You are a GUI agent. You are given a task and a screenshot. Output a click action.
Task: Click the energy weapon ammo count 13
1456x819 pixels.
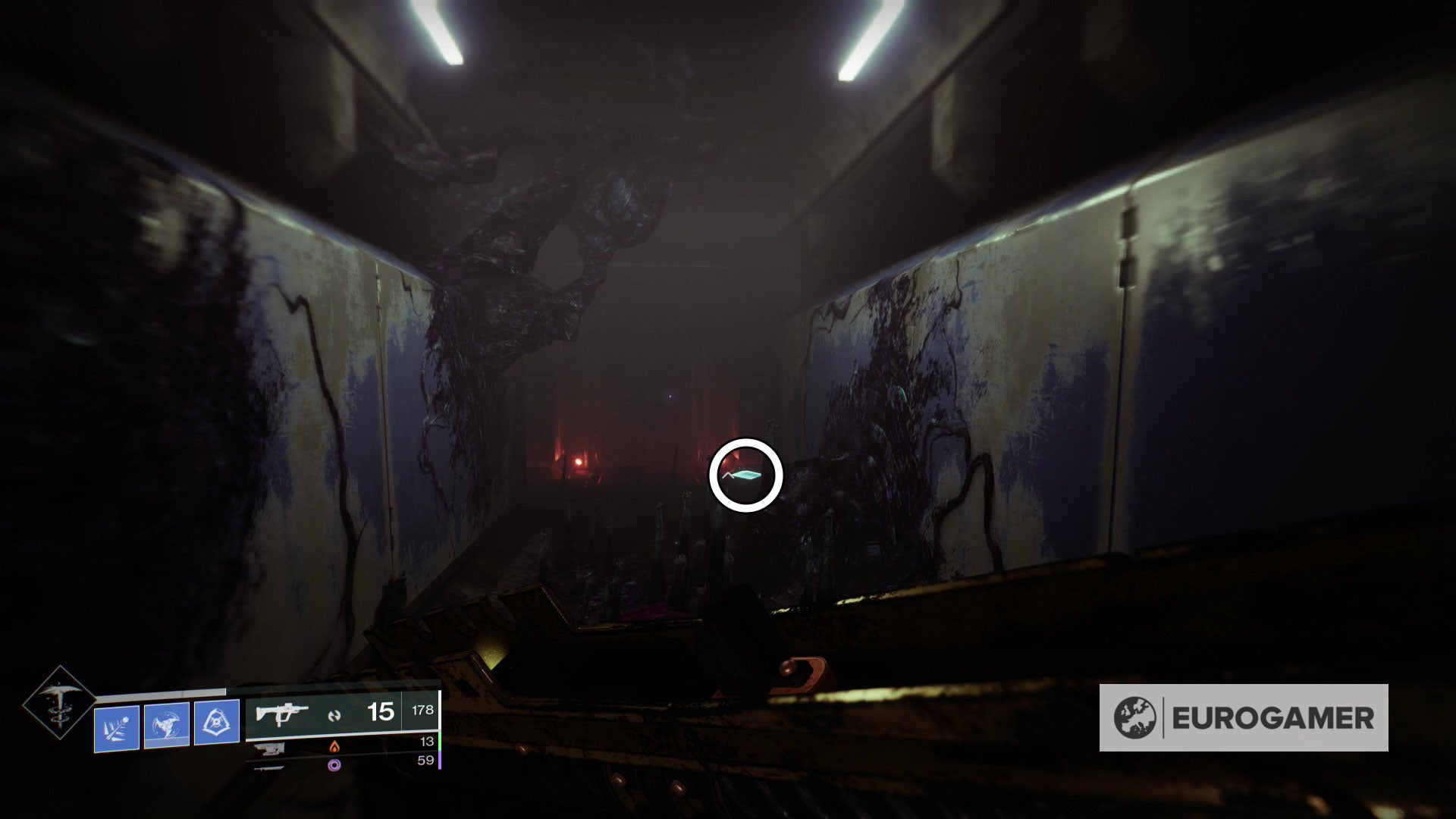coord(429,742)
